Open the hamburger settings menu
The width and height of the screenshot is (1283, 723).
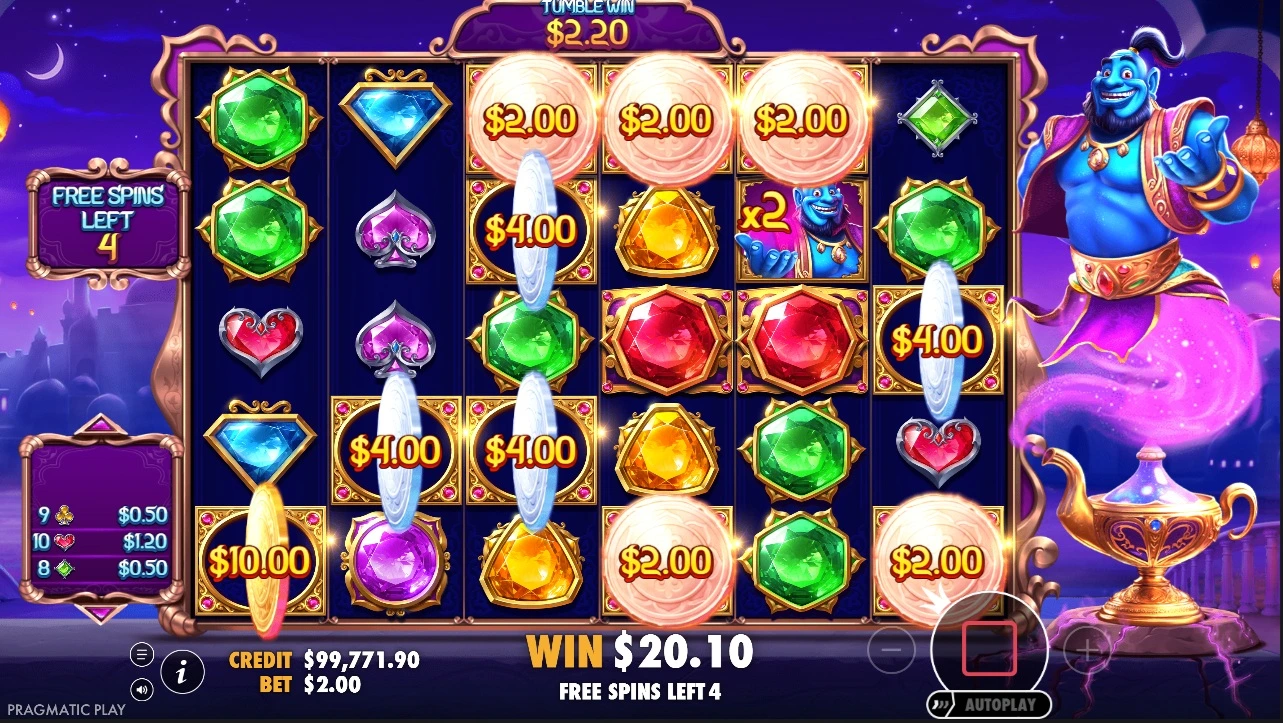142,655
